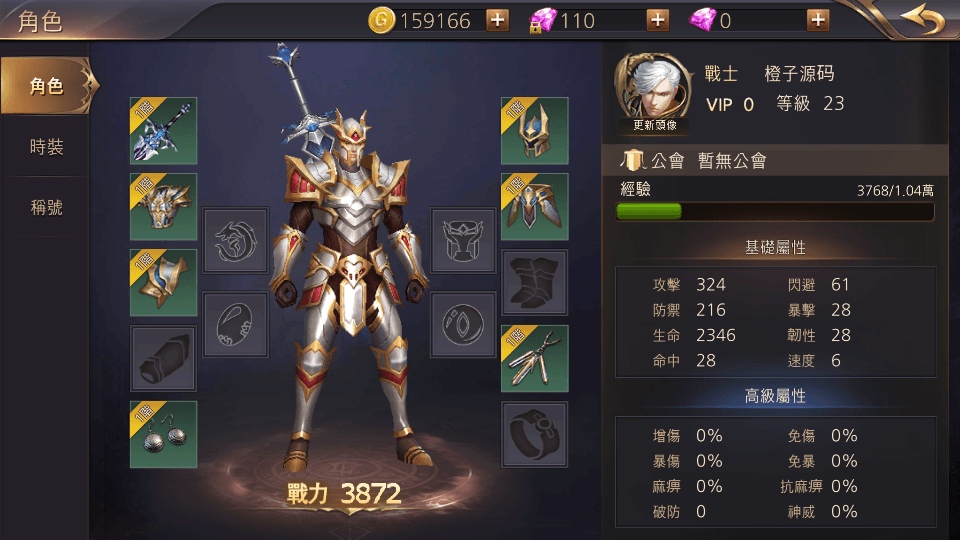
Task: Select the equipped bracer slot
Action: tap(164, 282)
